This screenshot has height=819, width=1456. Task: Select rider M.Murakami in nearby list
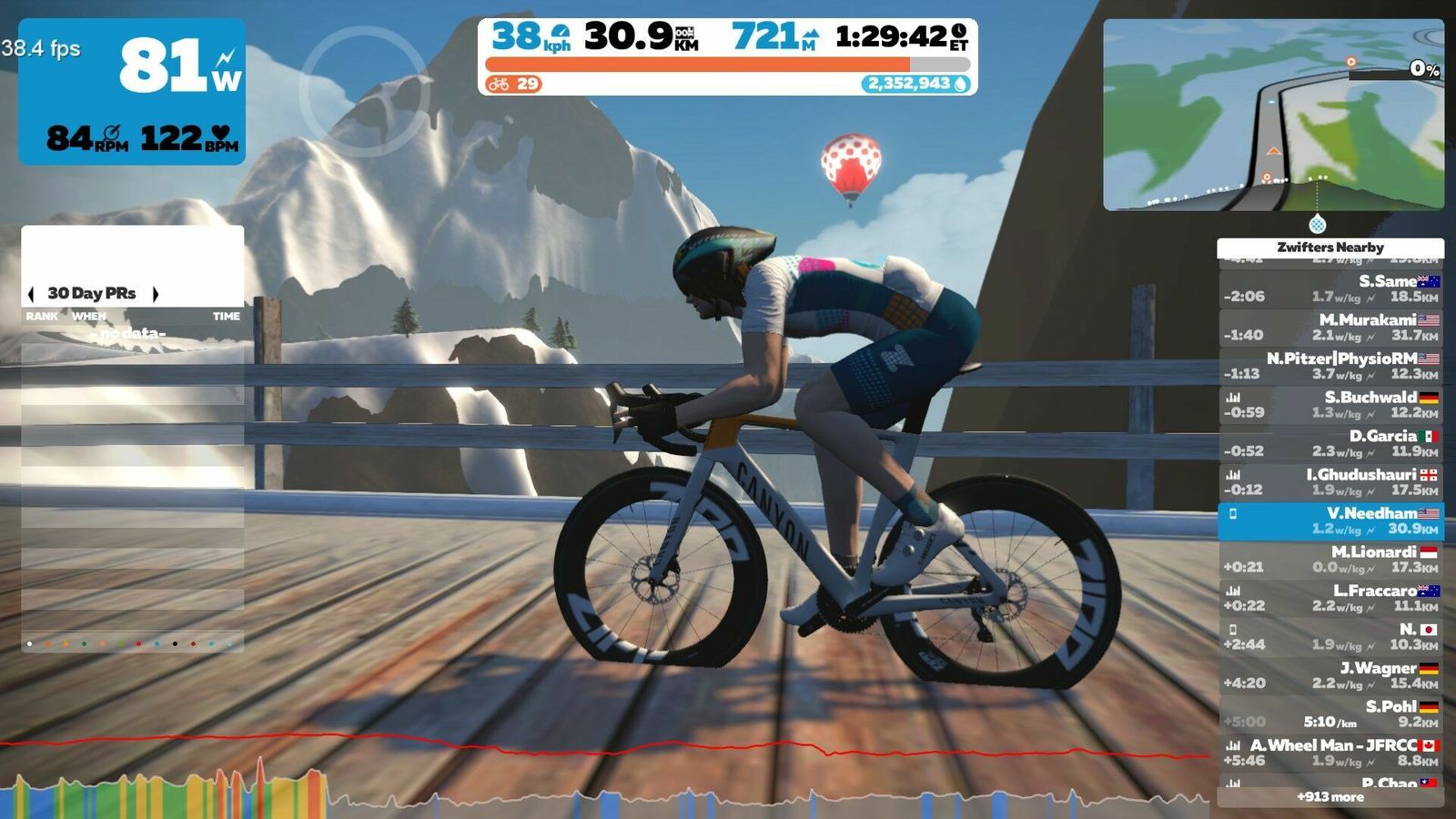tap(1330, 328)
